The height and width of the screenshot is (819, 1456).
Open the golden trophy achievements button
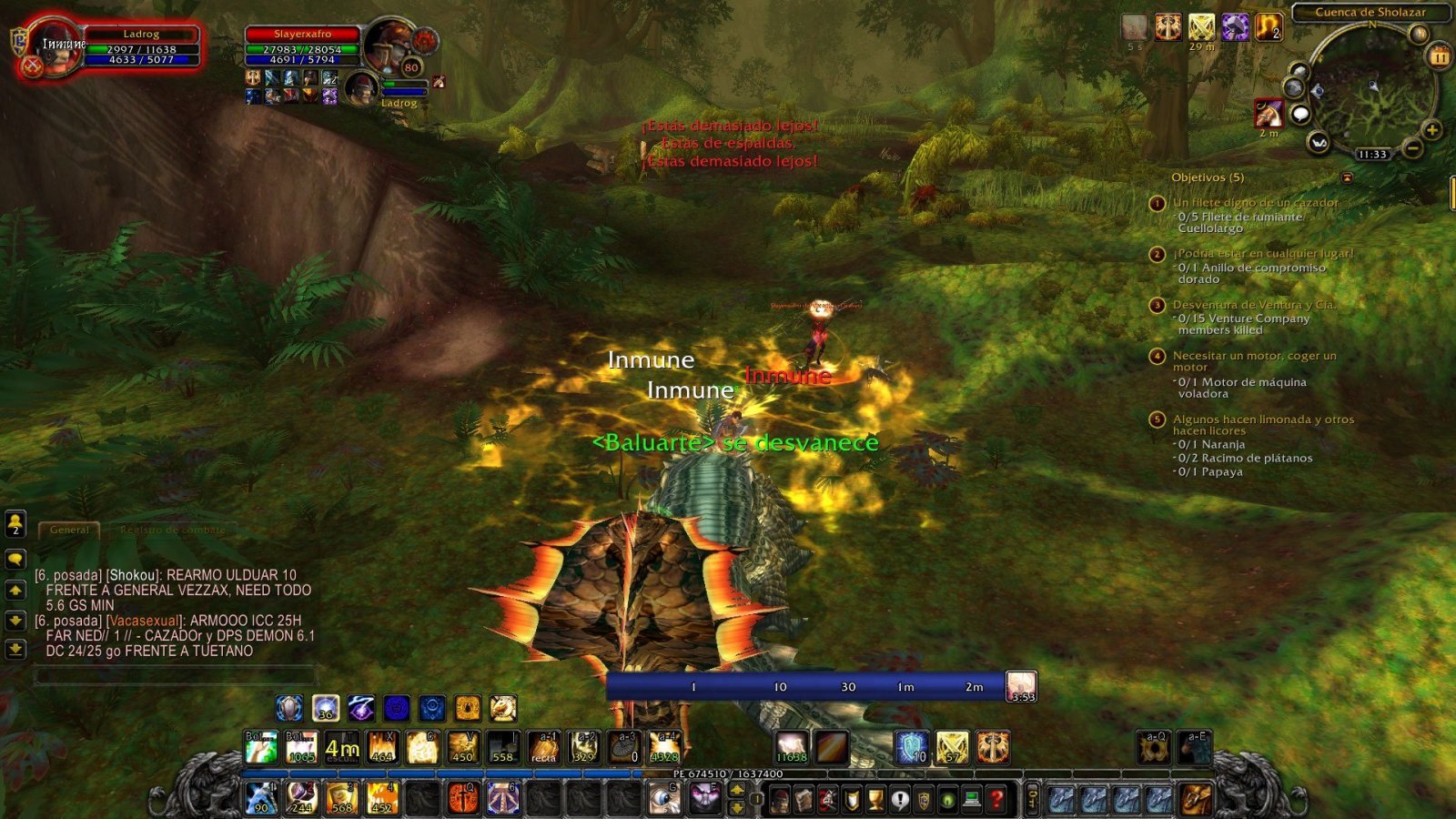click(875, 800)
